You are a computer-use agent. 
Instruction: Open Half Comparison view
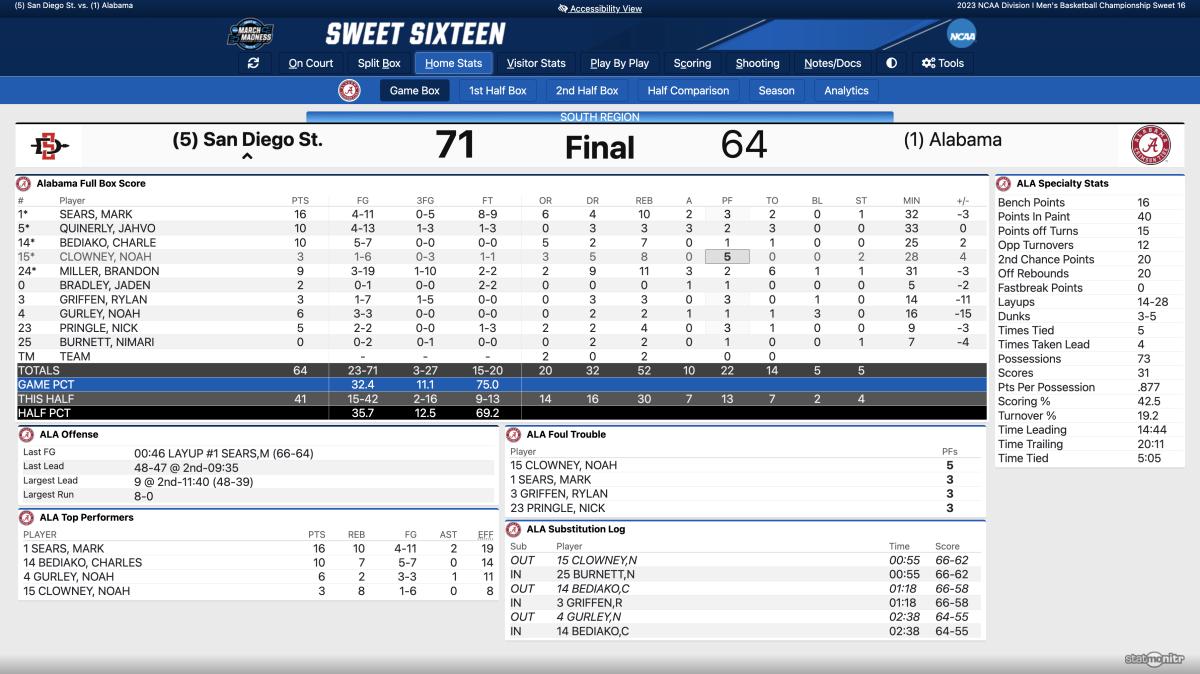[x=688, y=90]
